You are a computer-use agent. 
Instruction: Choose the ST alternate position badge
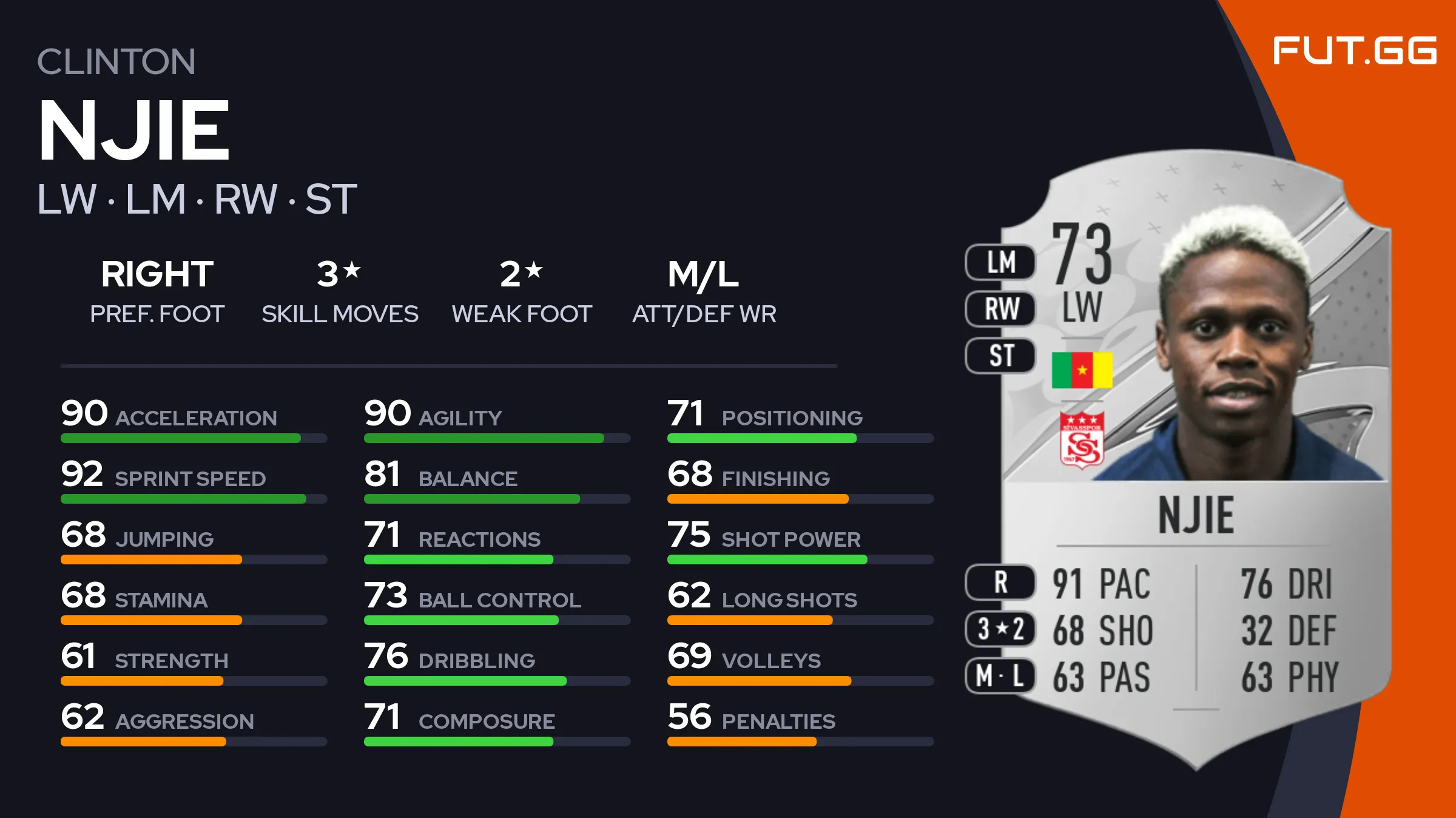(x=1000, y=356)
